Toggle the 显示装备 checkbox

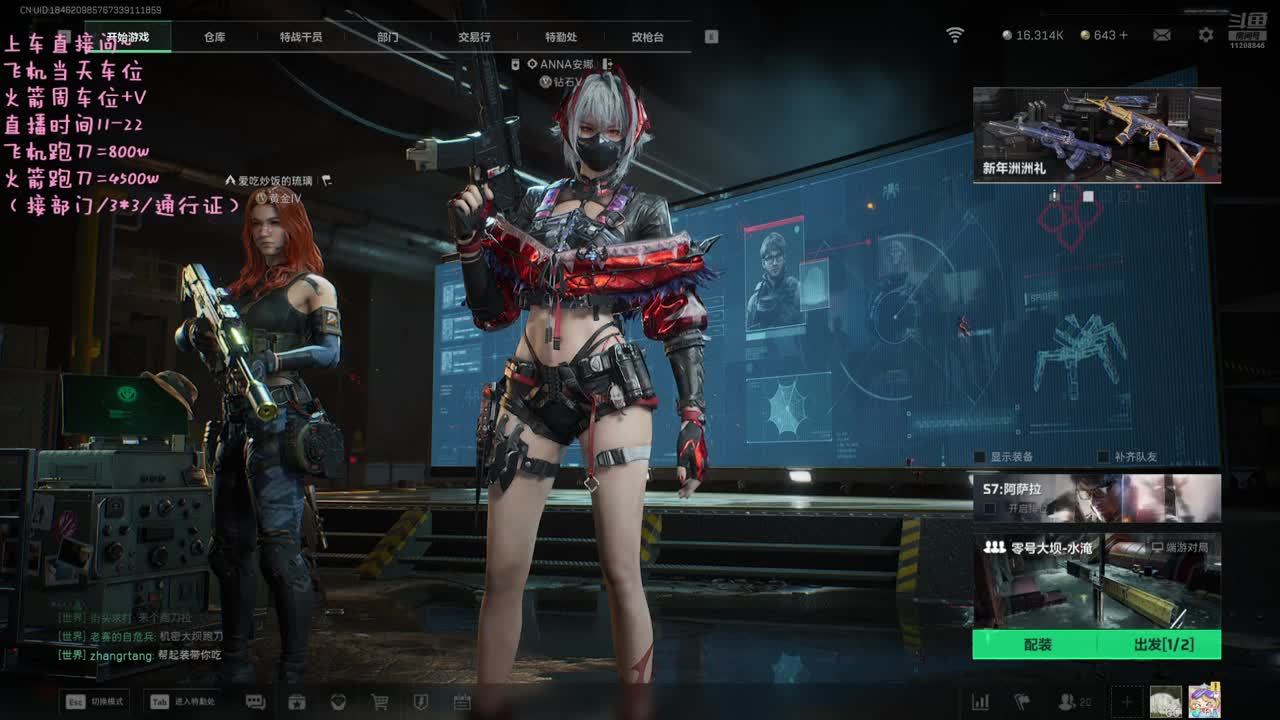pos(980,457)
